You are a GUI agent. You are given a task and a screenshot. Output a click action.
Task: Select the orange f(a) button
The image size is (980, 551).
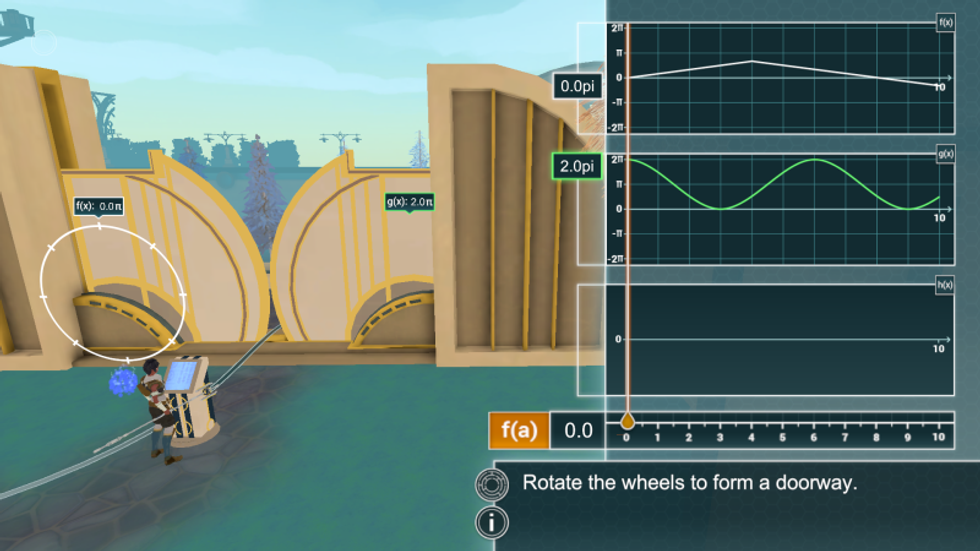tap(519, 431)
